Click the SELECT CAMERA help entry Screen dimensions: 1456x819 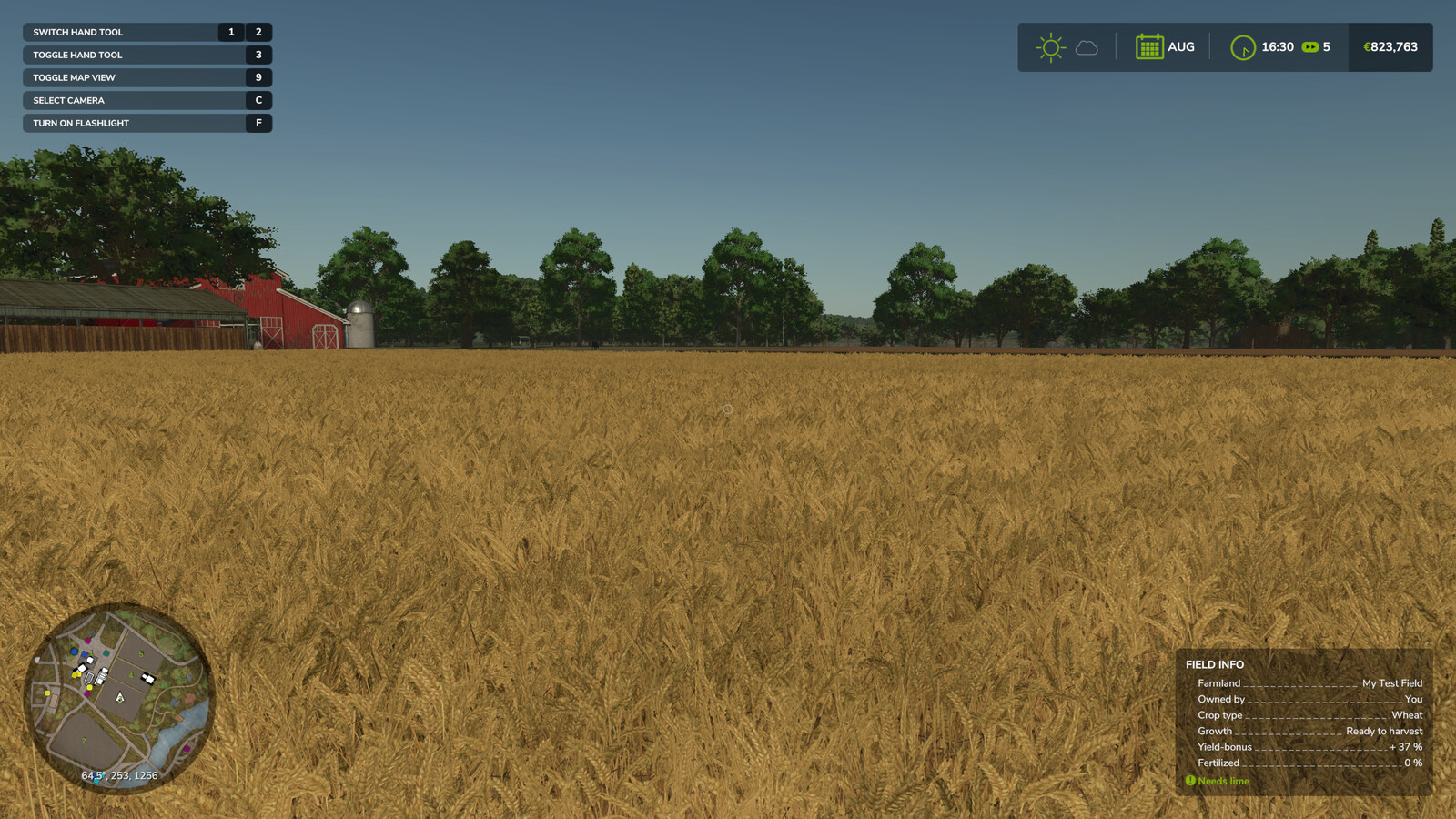(x=146, y=100)
